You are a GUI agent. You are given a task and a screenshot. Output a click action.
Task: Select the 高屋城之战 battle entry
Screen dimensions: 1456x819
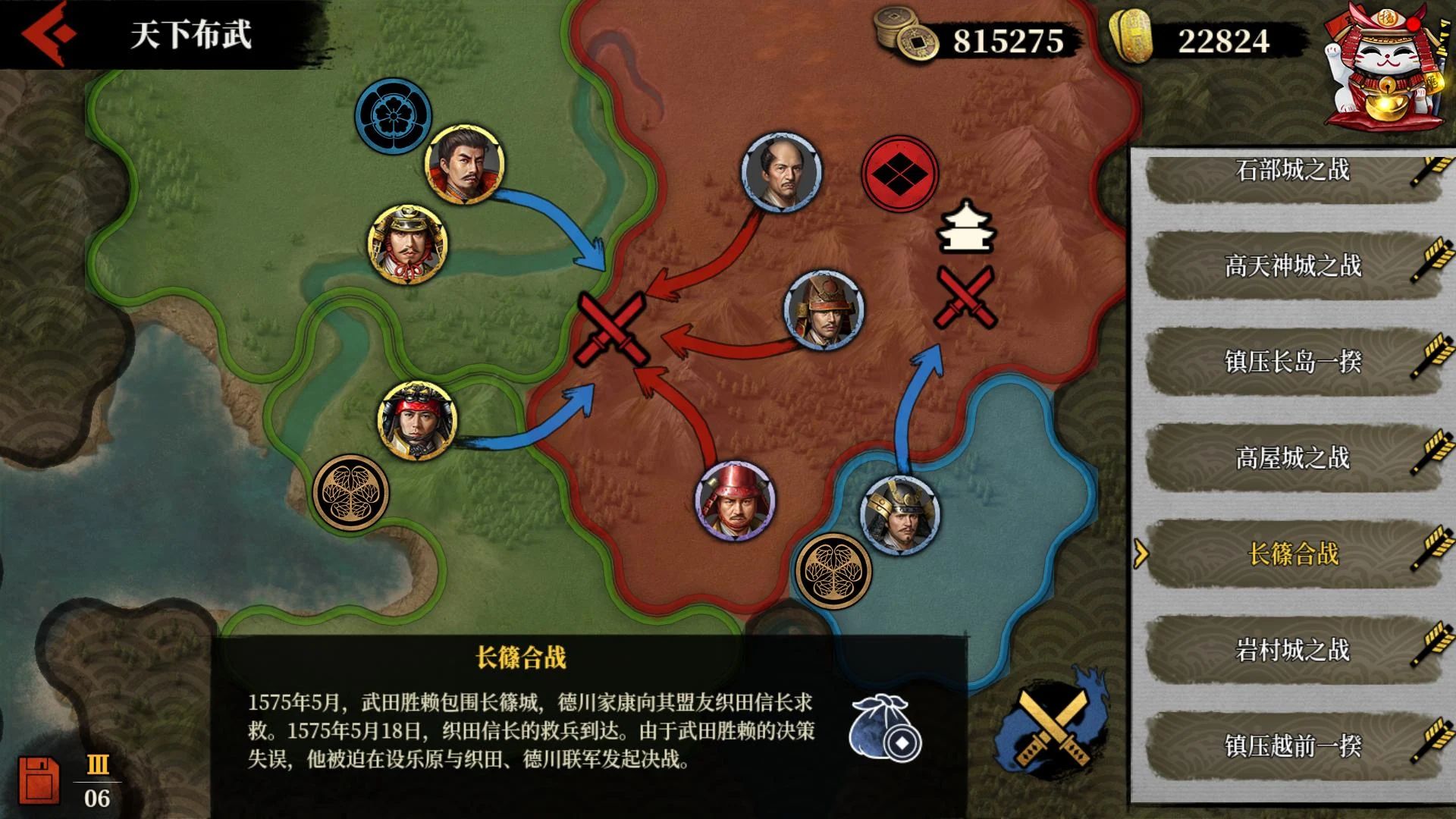pyautogui.click(x=1292, y=458)
